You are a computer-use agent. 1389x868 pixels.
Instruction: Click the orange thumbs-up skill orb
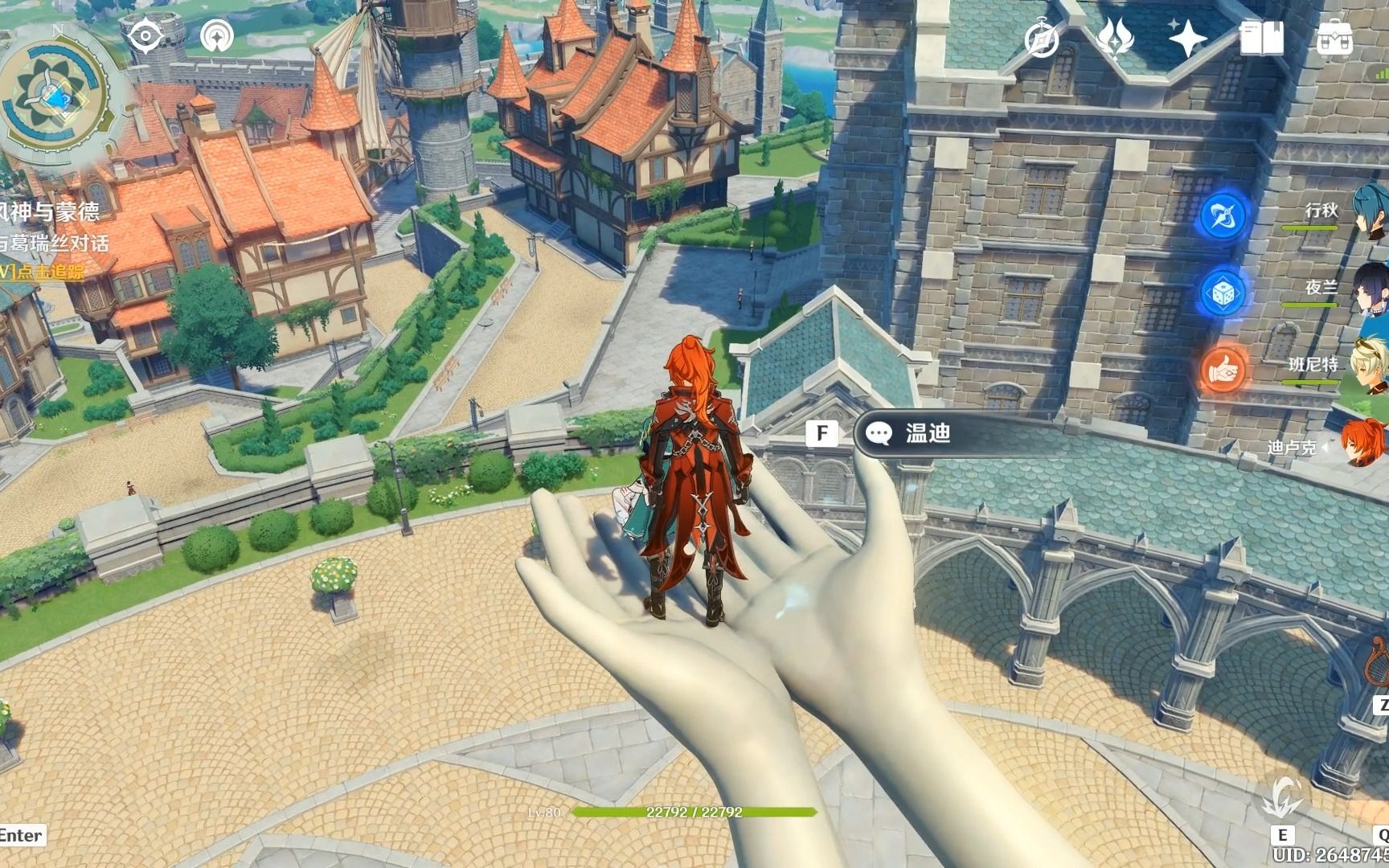tap(1223, 370)
